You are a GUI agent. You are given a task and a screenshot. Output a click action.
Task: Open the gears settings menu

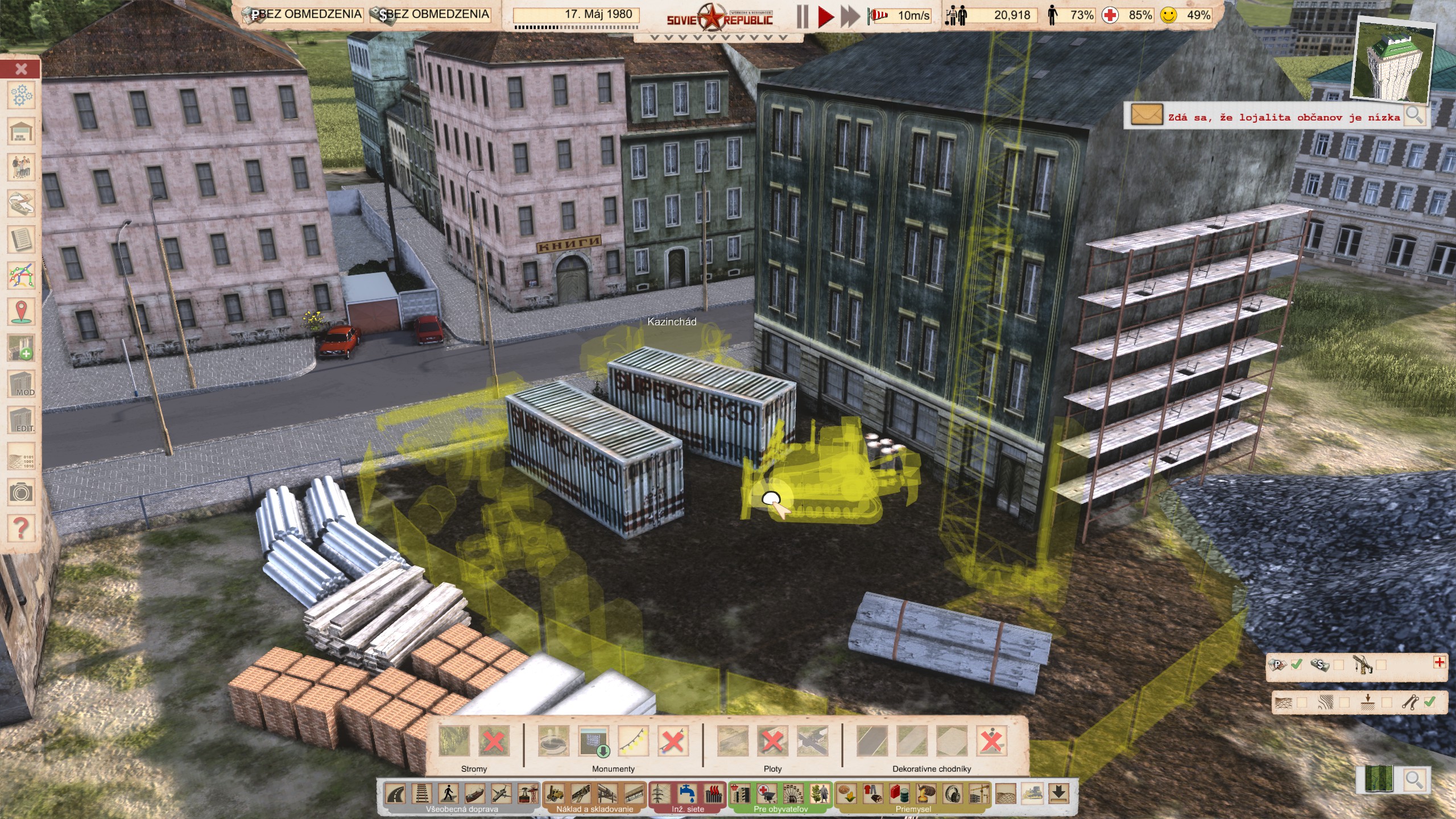click(x=21, y=96)
